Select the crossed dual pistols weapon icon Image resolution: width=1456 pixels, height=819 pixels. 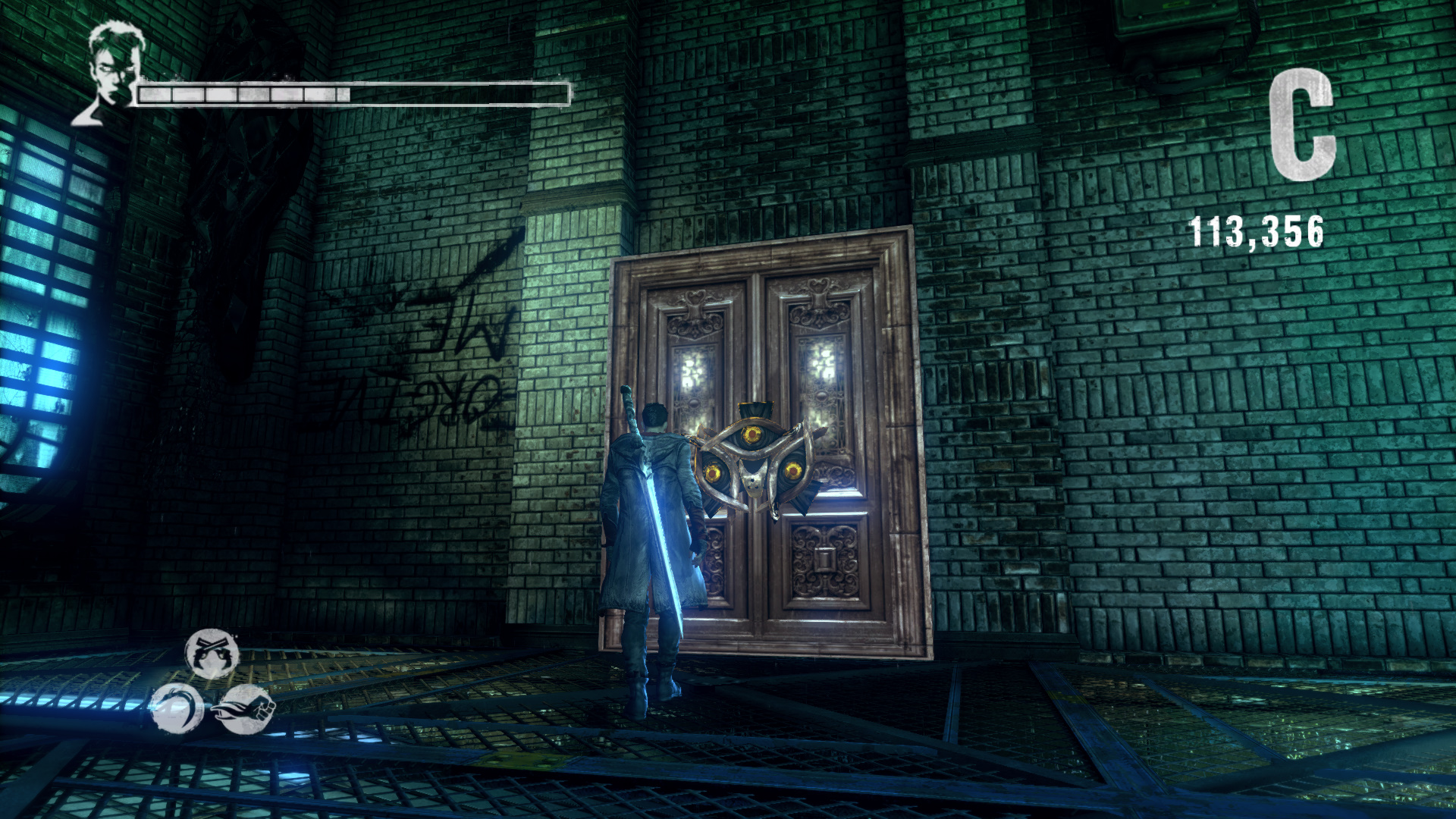point(212,653)
